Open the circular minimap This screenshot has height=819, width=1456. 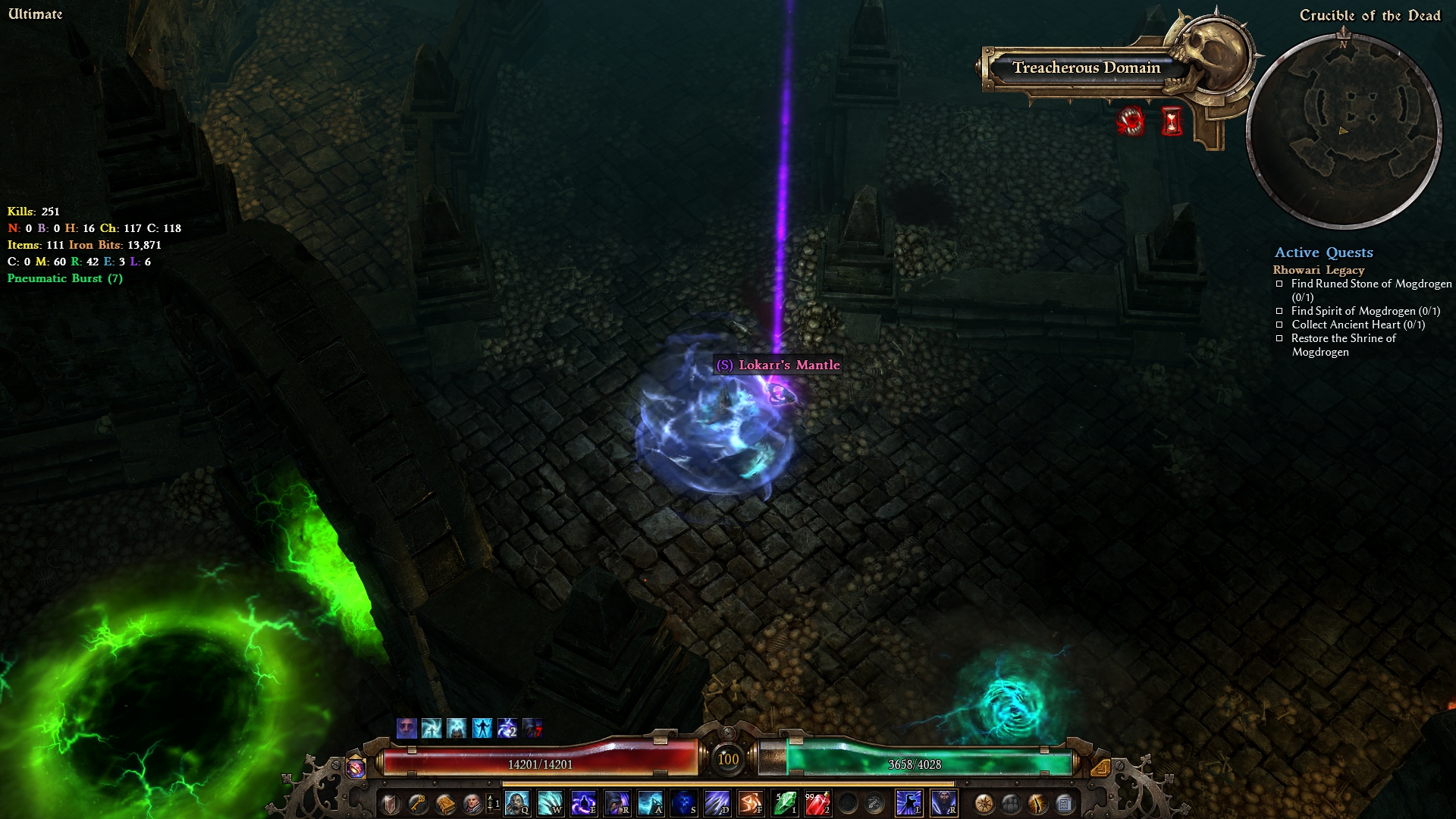coord(1343,130)
